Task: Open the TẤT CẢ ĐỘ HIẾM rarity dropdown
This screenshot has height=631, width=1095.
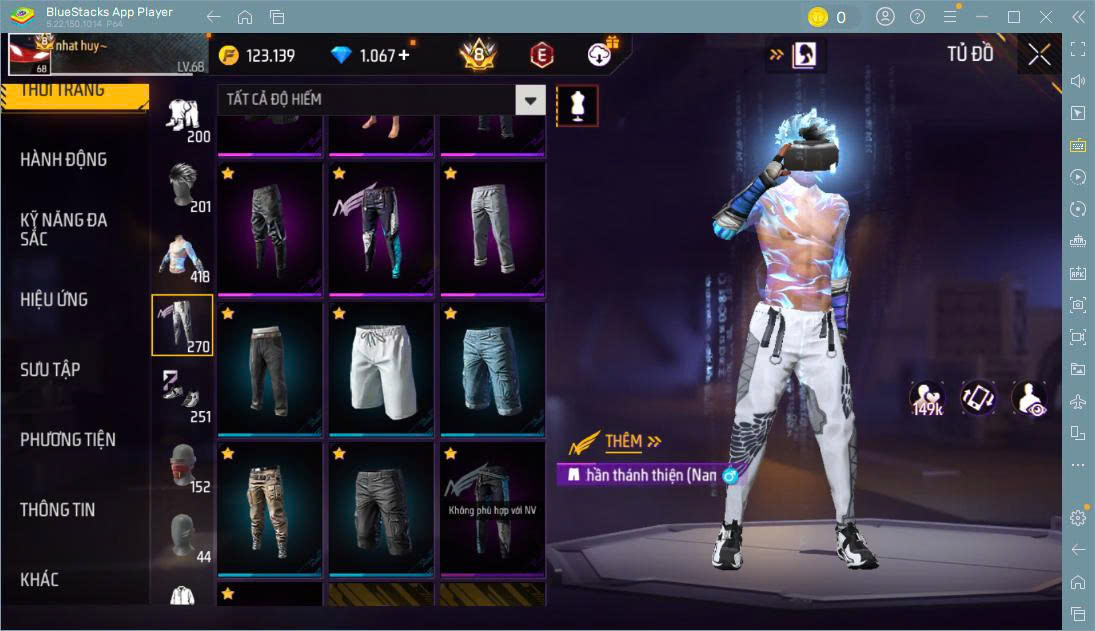Action: tap(531, 100)
